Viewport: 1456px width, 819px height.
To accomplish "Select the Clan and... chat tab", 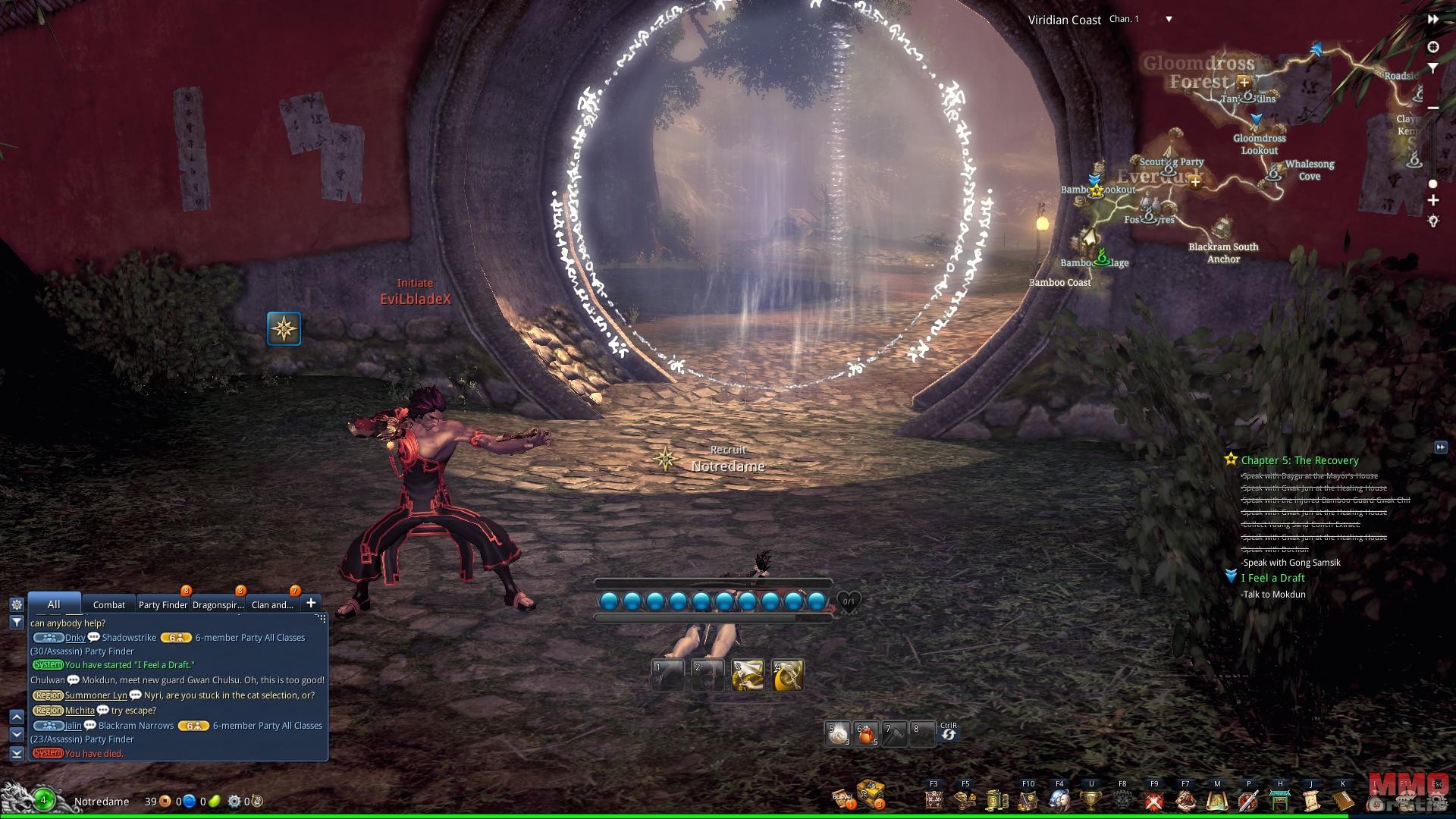I will (x=272, y=604).
